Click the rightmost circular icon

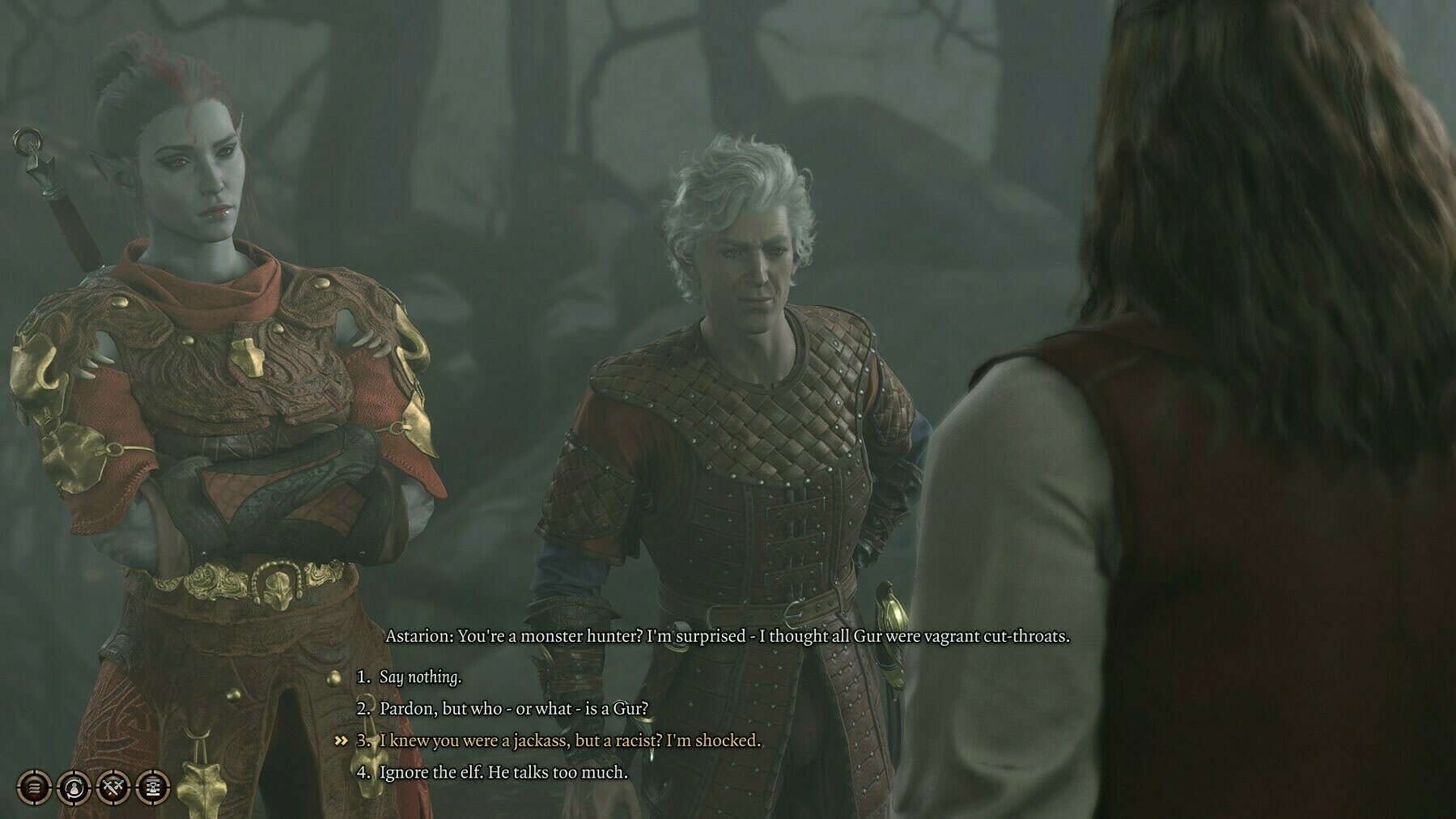click(x=152, y=785)
